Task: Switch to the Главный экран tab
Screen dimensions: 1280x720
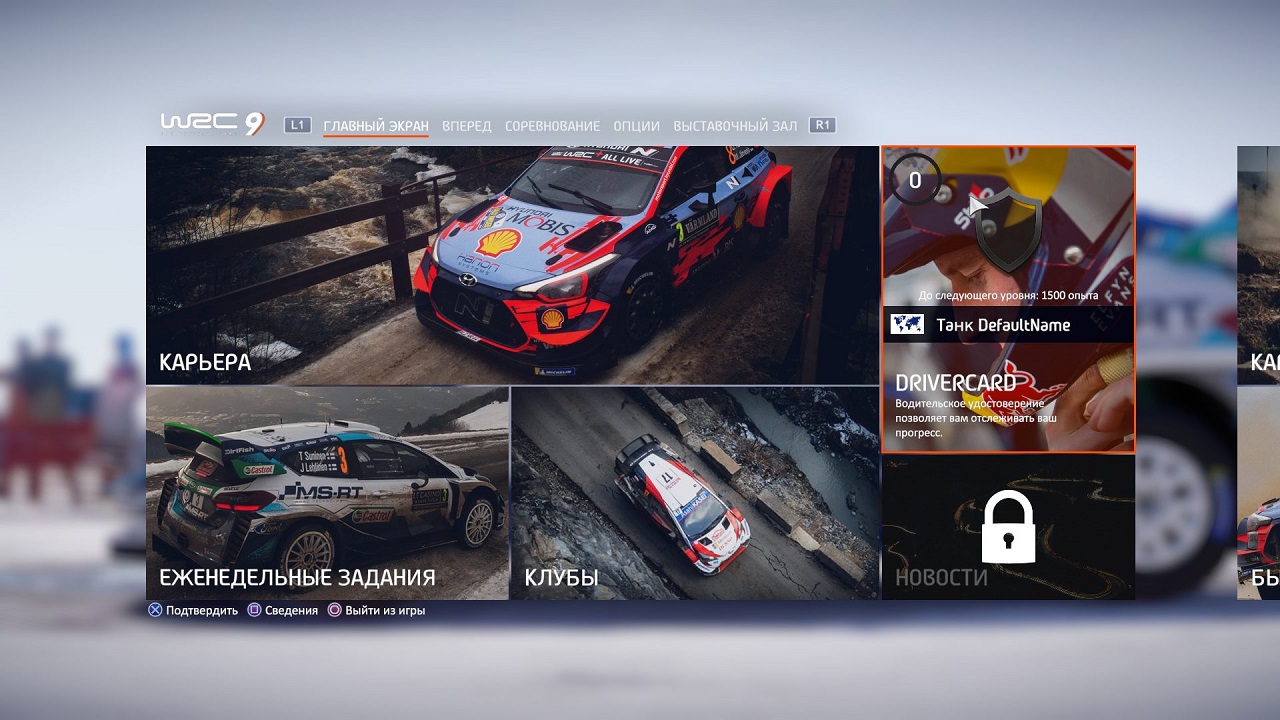Action: click(x=376, y=126)
